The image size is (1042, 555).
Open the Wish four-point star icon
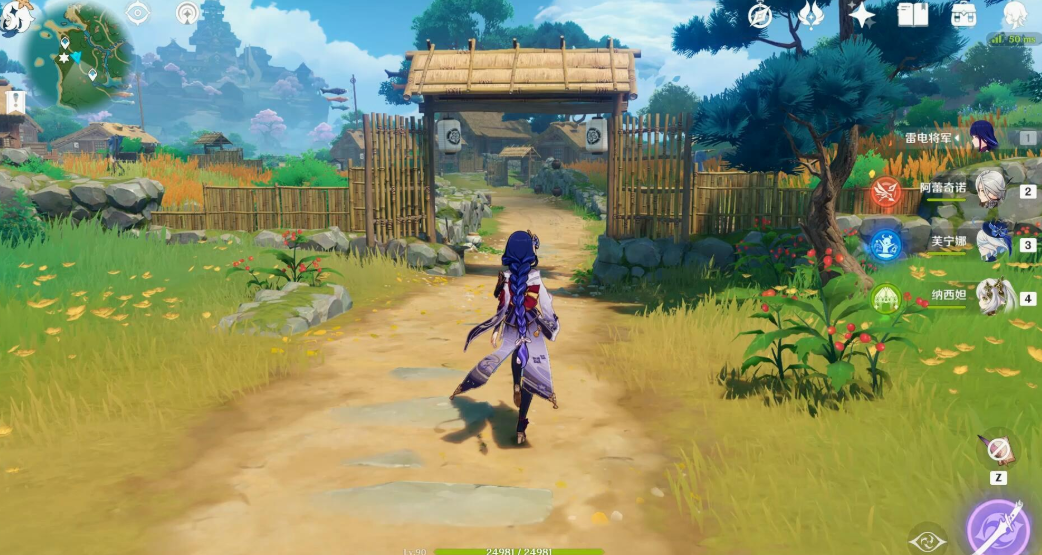(x=860, y=15)
